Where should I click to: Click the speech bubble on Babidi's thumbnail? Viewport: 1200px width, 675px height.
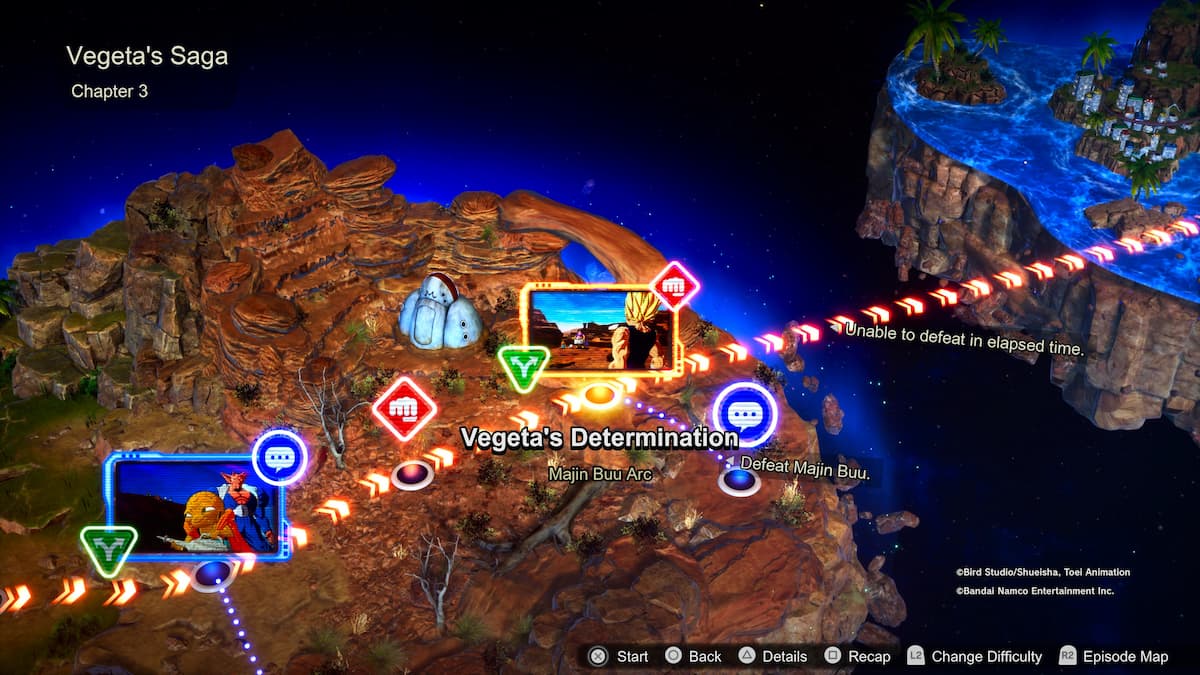(x=279, y=457)
